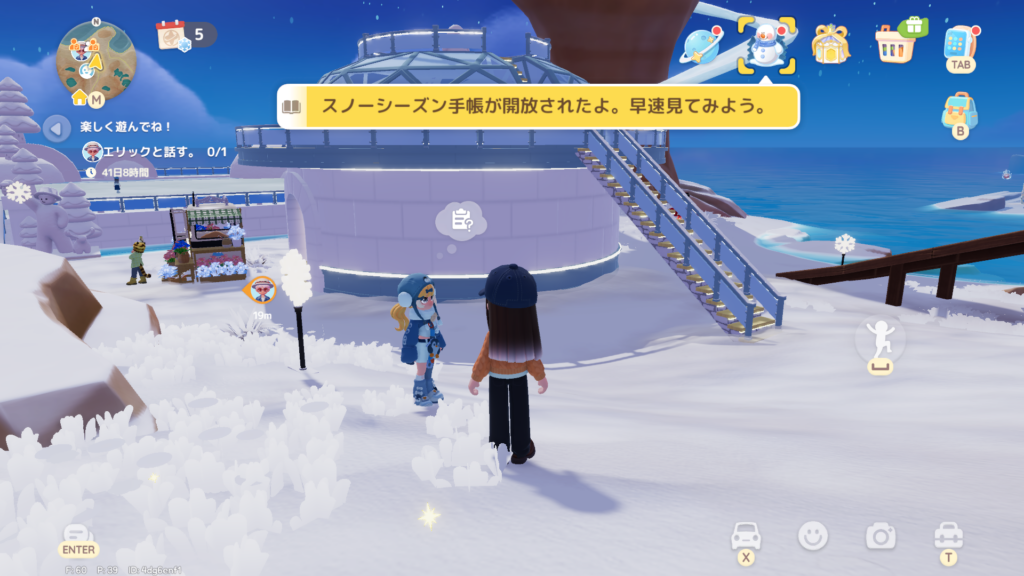This screenshot has height=576, width=1024.
Task: Open the vehicle menu car icon
Action: point(746,535)
